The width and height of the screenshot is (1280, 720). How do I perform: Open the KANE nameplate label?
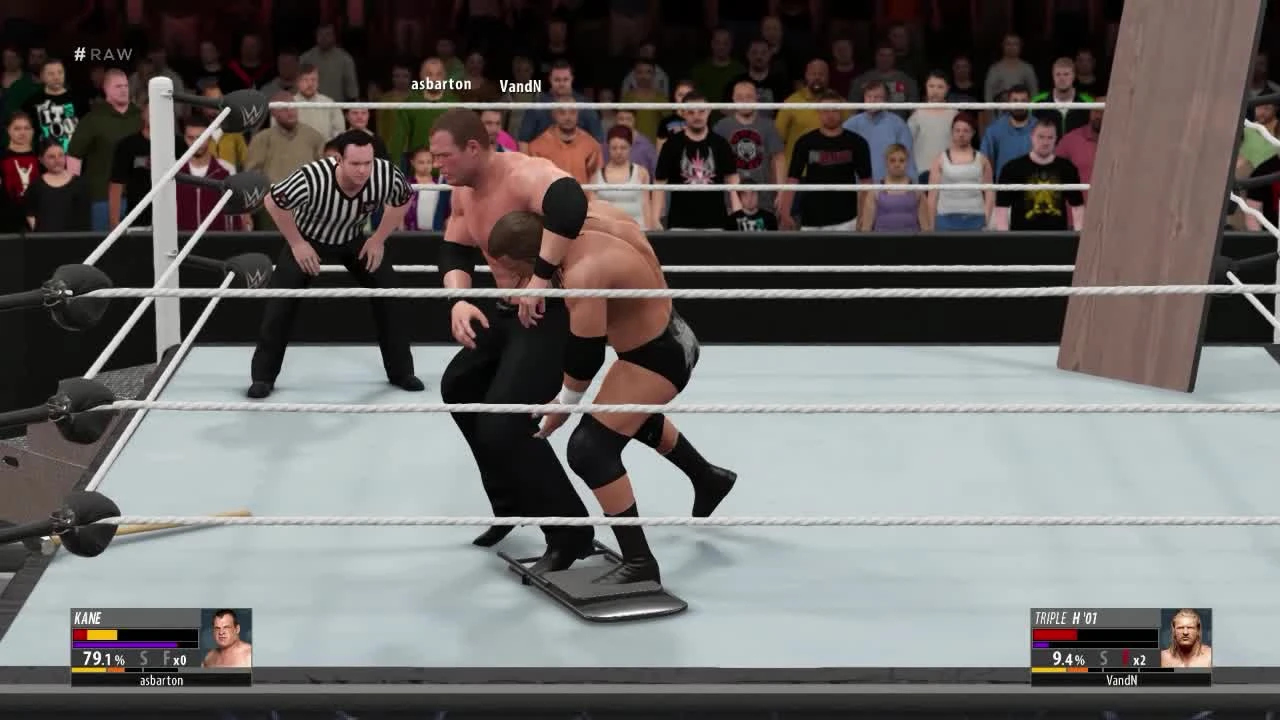(88, 618)
